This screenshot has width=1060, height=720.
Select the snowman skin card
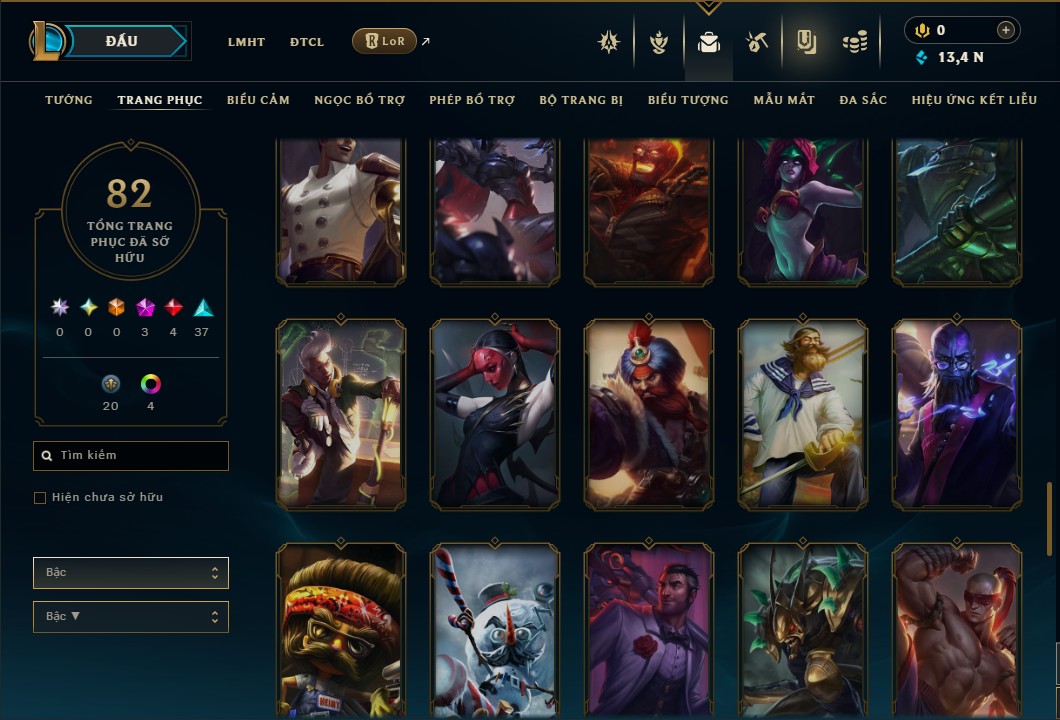click(x=495, y=630)
